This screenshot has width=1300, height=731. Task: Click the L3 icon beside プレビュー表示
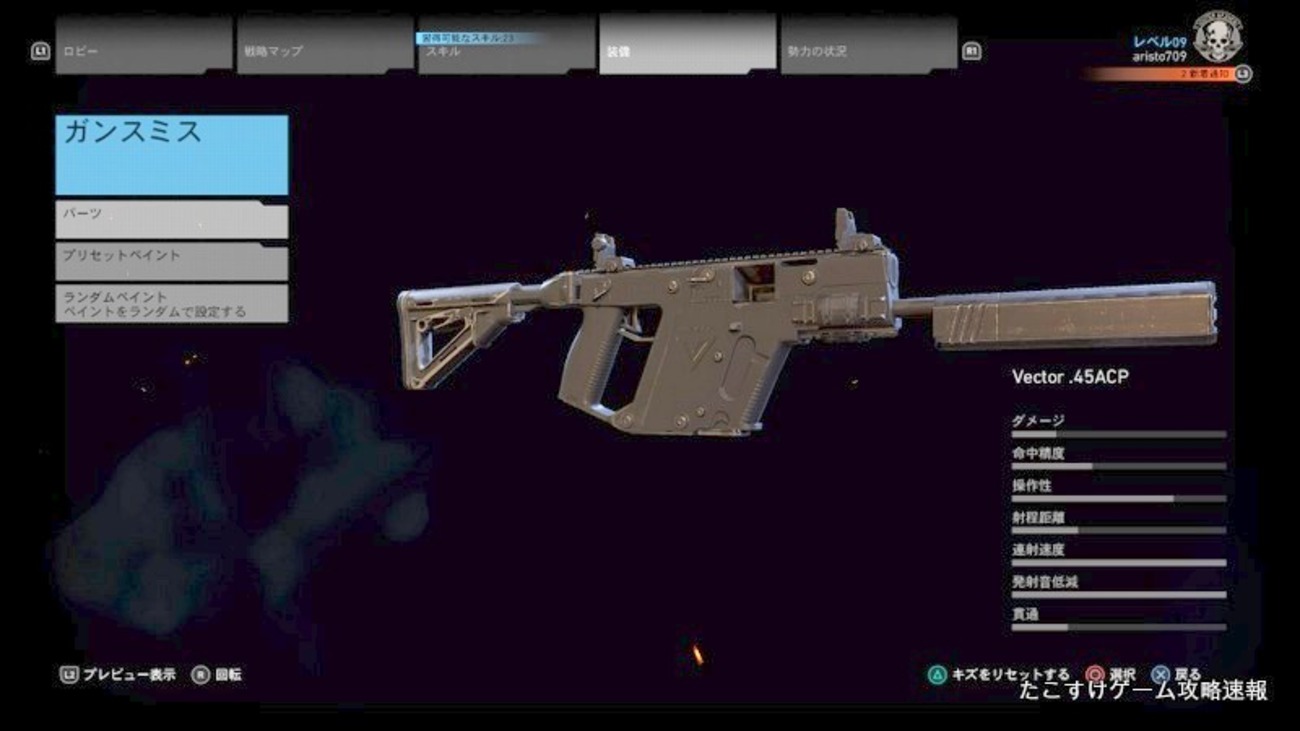(68, 673)
